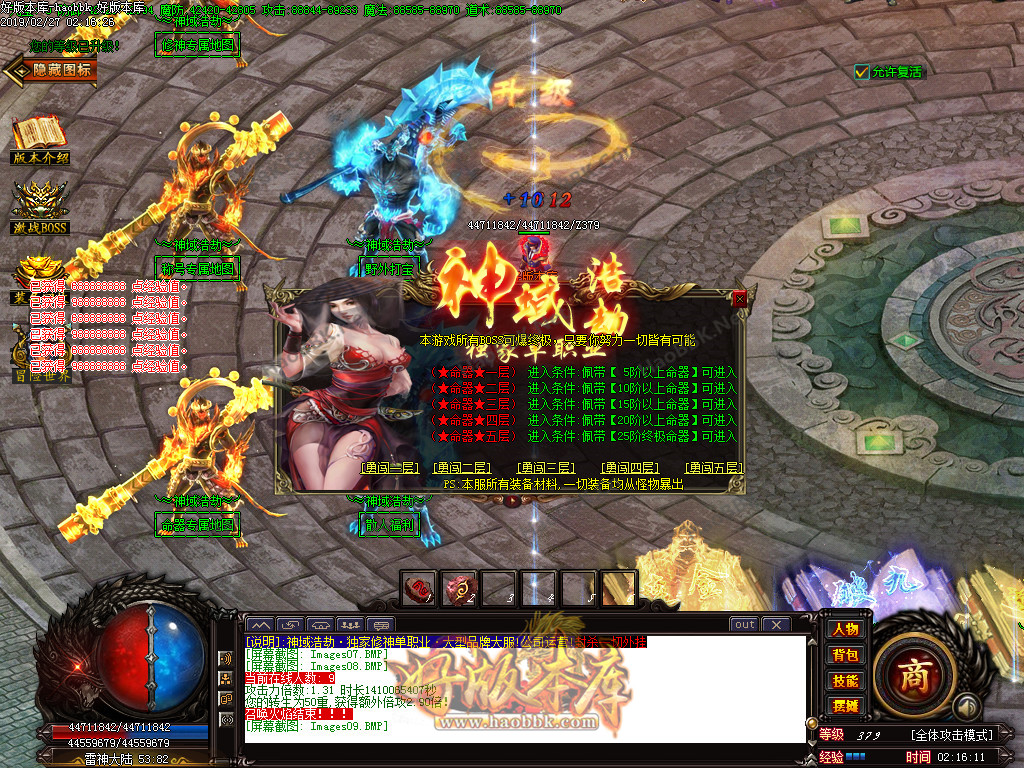The height and width of the screenshot is (768, 1024).
Task: Open the 摆摊 stall button
Action: click(x=845, y=706)
